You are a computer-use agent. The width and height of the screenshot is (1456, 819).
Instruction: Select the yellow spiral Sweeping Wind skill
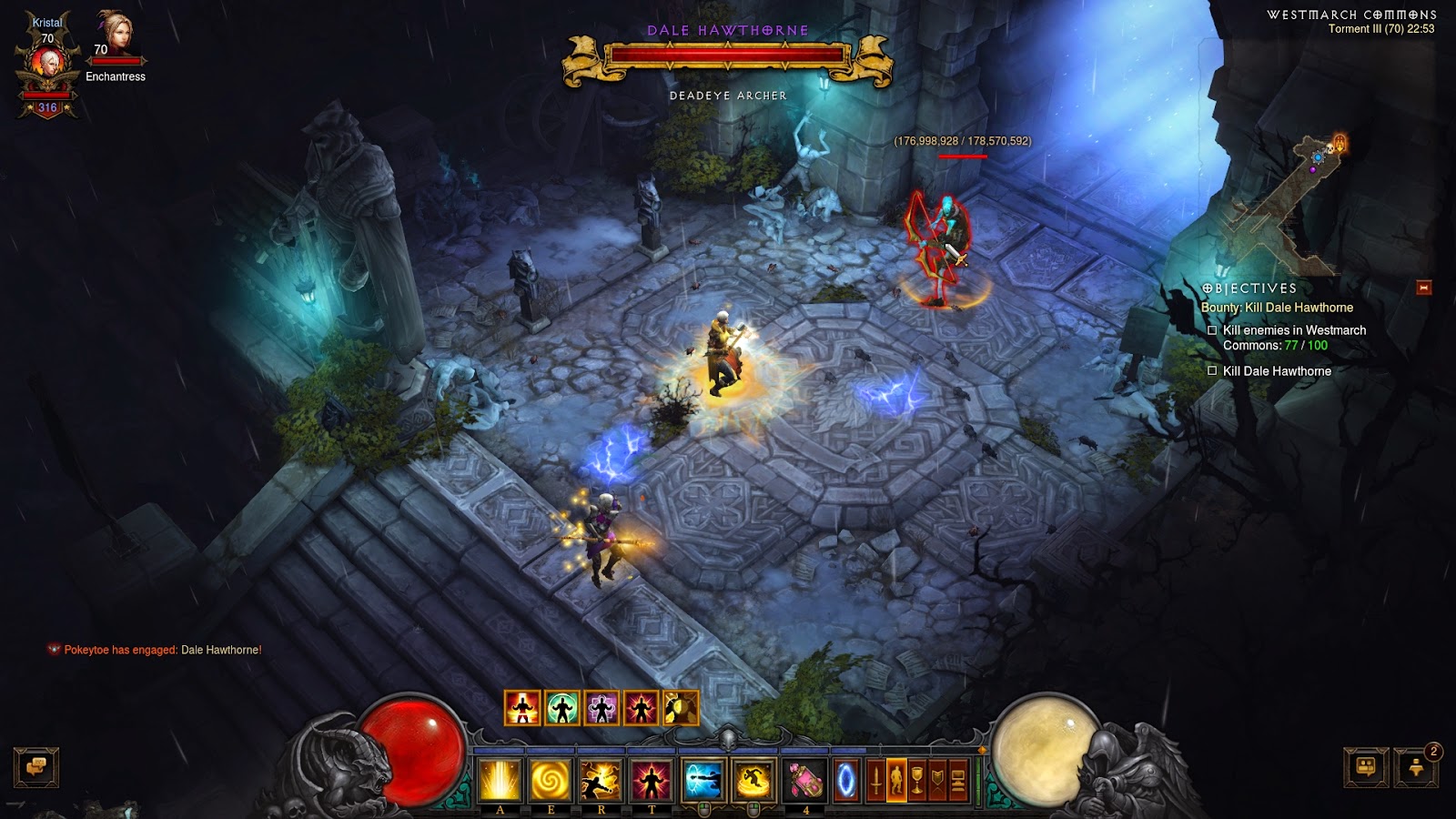551,780
